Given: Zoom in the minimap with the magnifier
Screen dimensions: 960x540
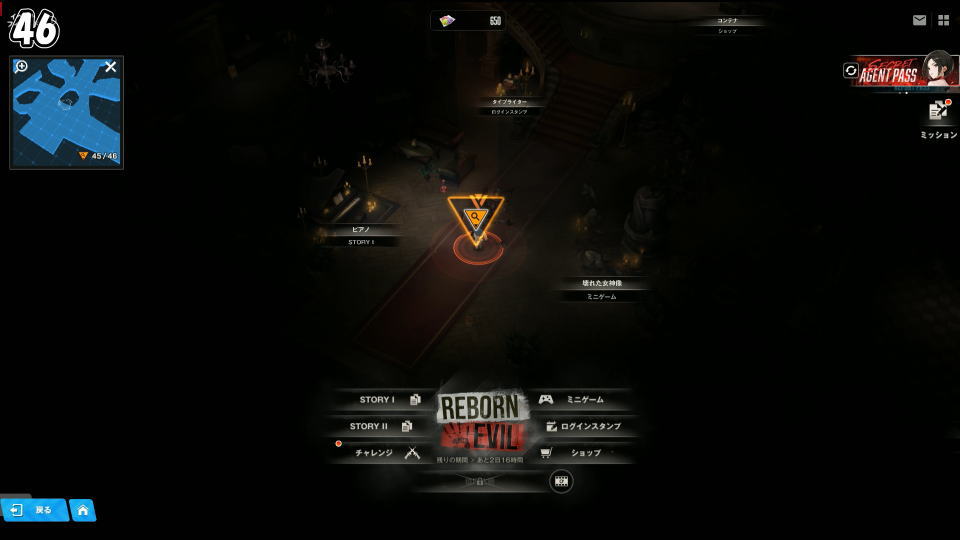Looking at the screenshot, I should (x=22, y=67).
